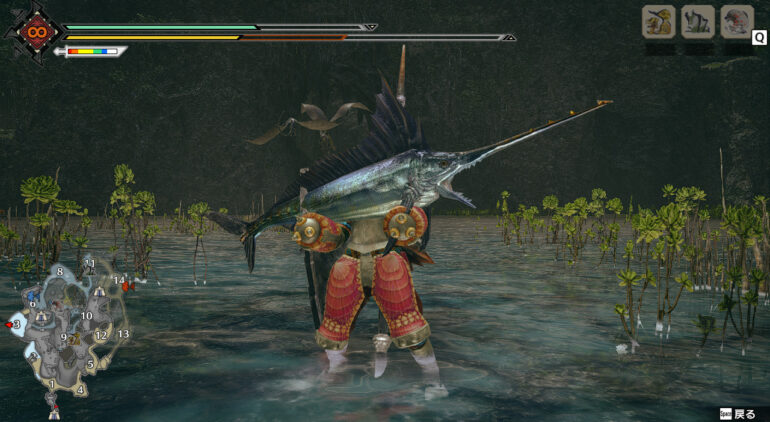The width and height of the screenshot is (770, 422).
Task: Click area 4 on the minimap
Action: [x=79, y=390]
